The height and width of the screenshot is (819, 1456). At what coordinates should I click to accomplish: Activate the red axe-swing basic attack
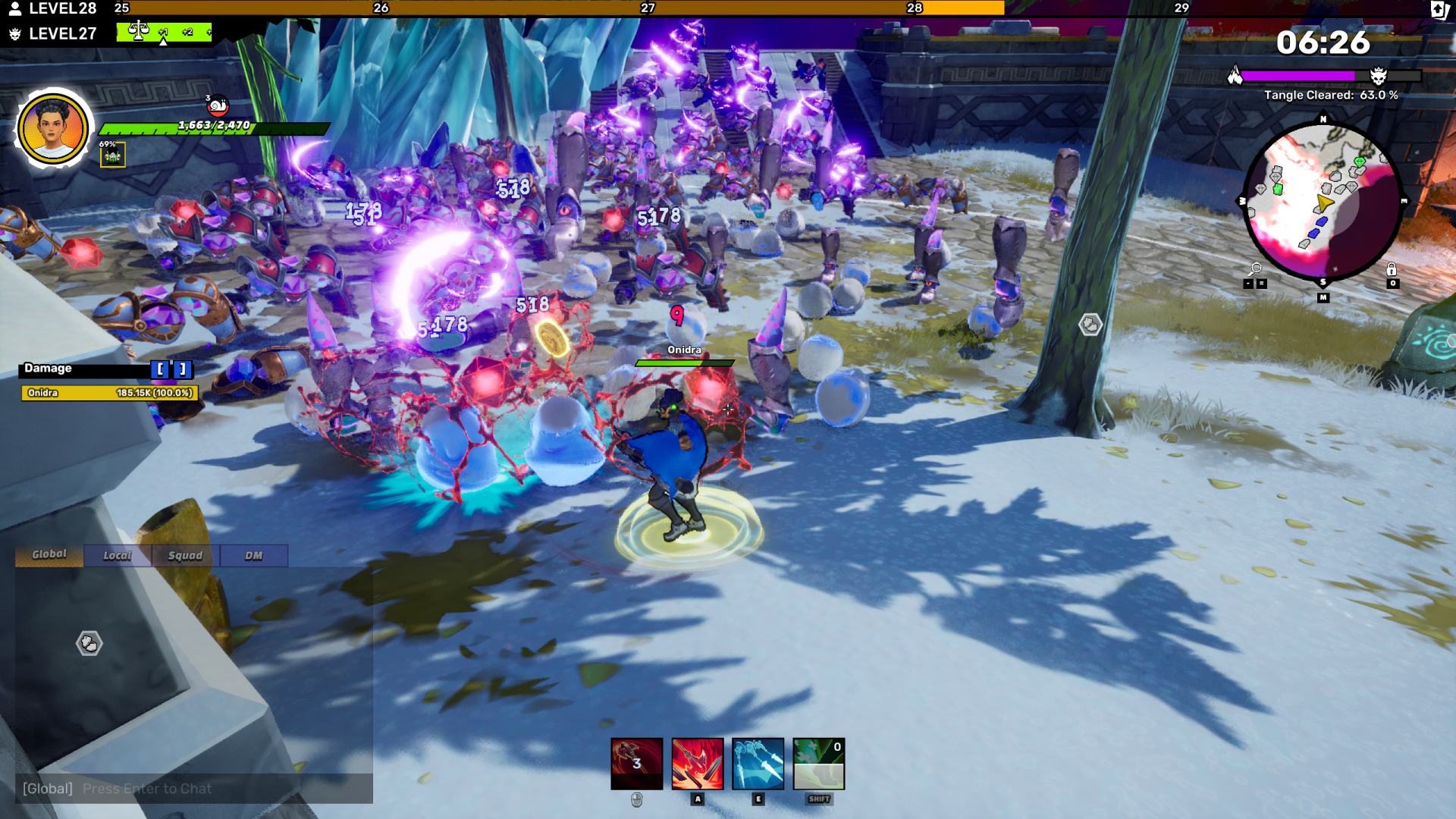(636, 764)
